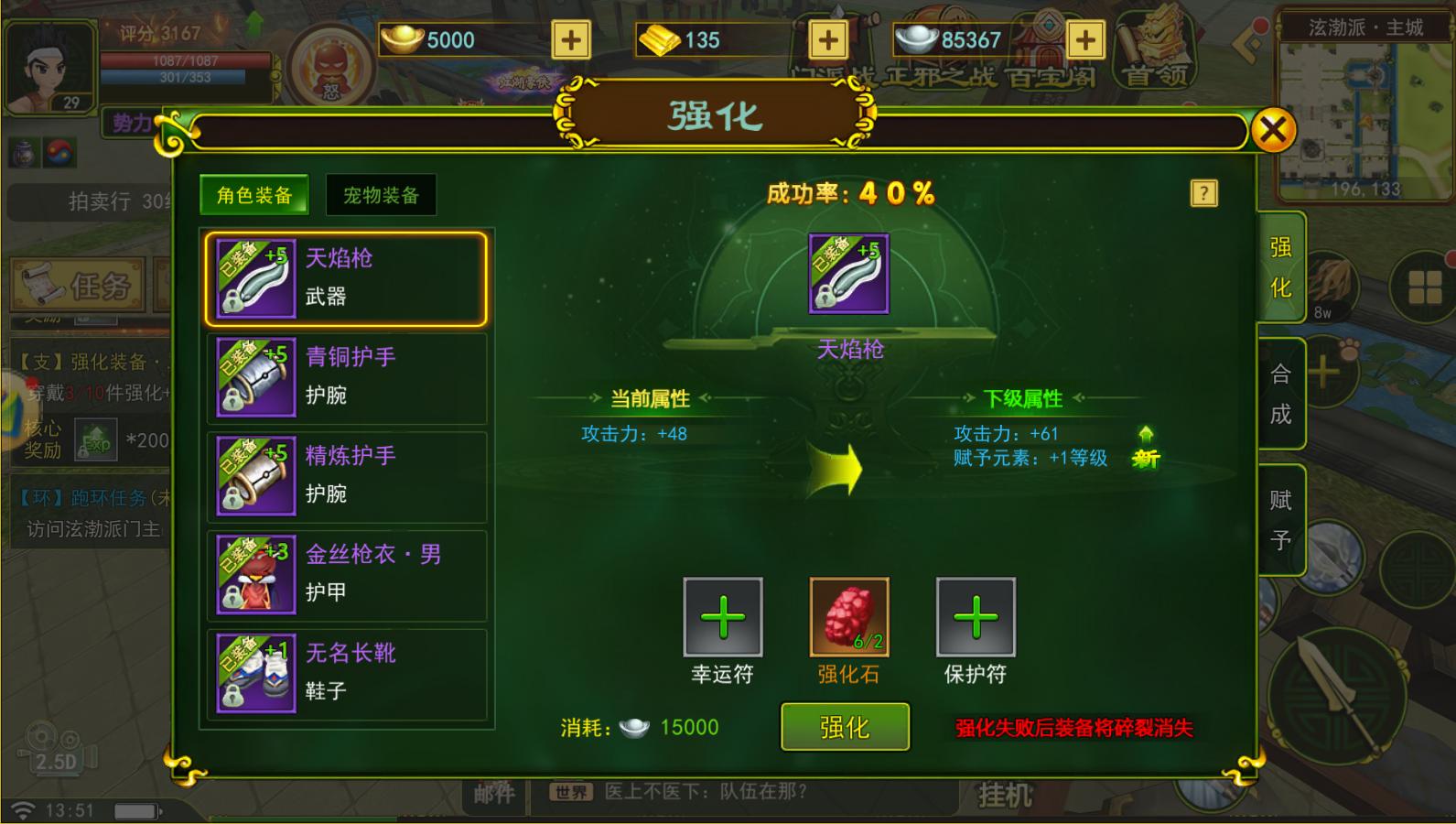Screen dimensions: 1456x824
Task: Select the 角色装备 tab
Action: (x=253, y=194)
